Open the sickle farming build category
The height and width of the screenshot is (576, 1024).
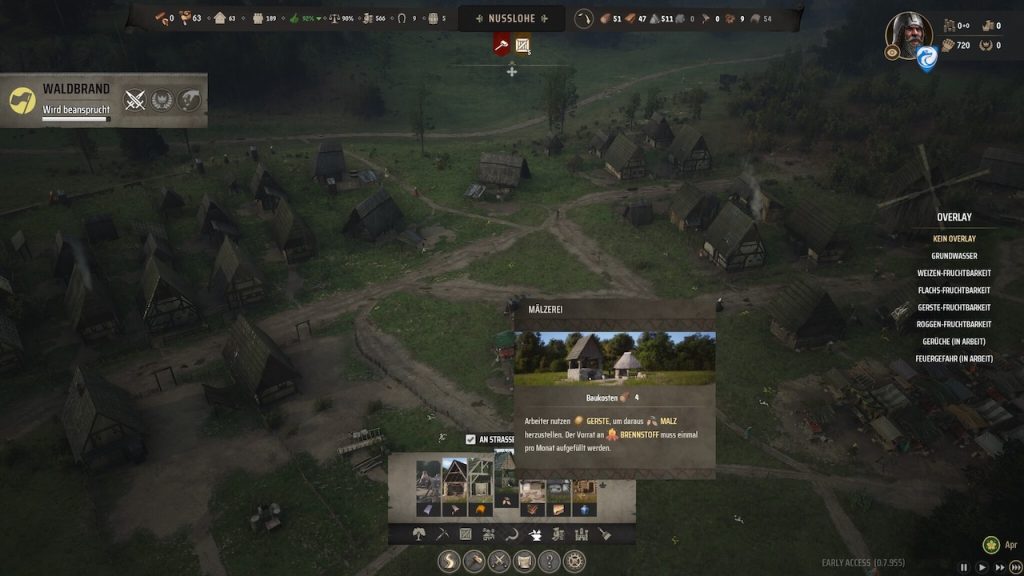tap(512, 535)
